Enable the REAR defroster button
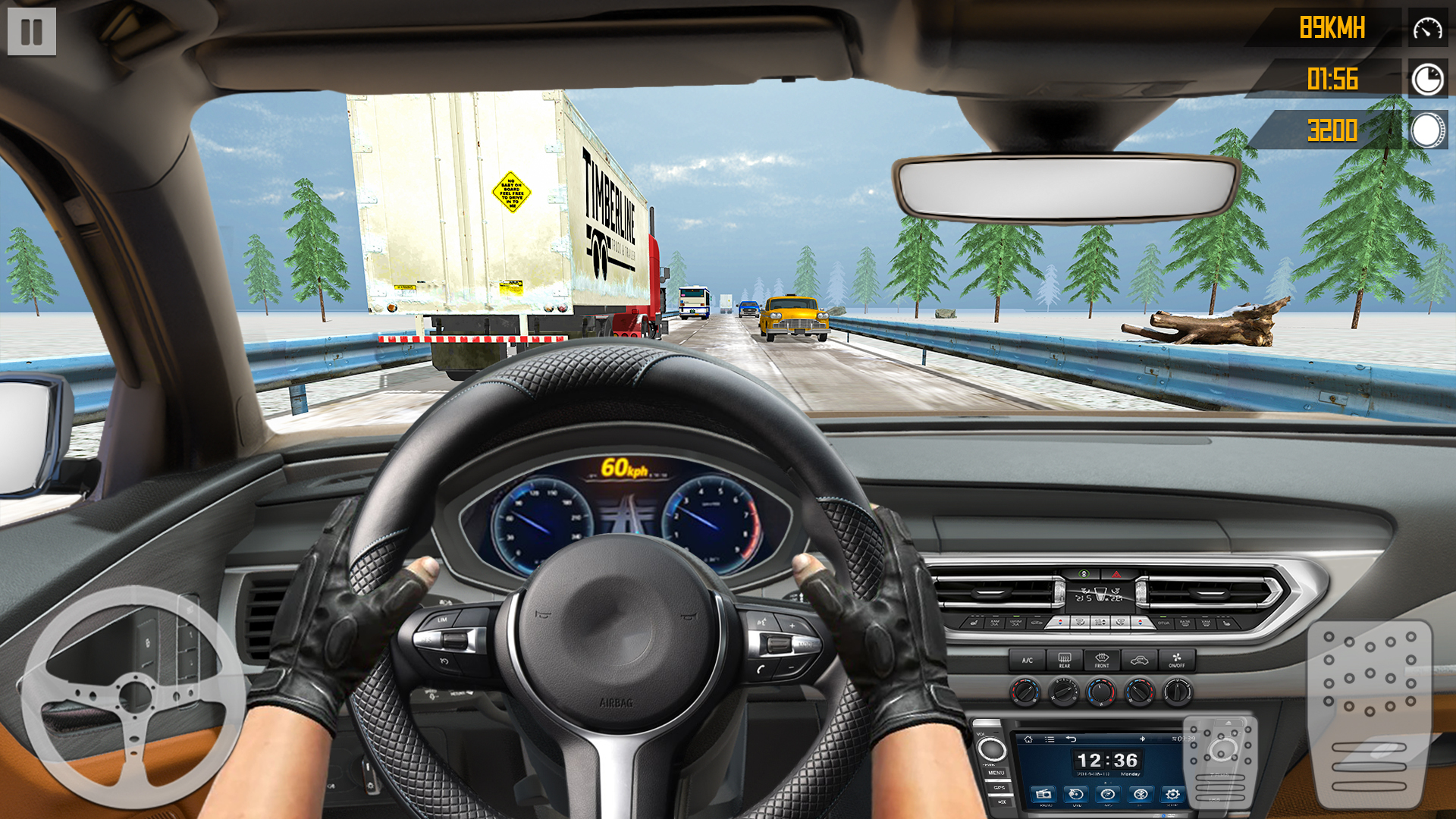The height and width of the screenshot is (819, 1456). pyautogui.click(x=1065, y=660)
